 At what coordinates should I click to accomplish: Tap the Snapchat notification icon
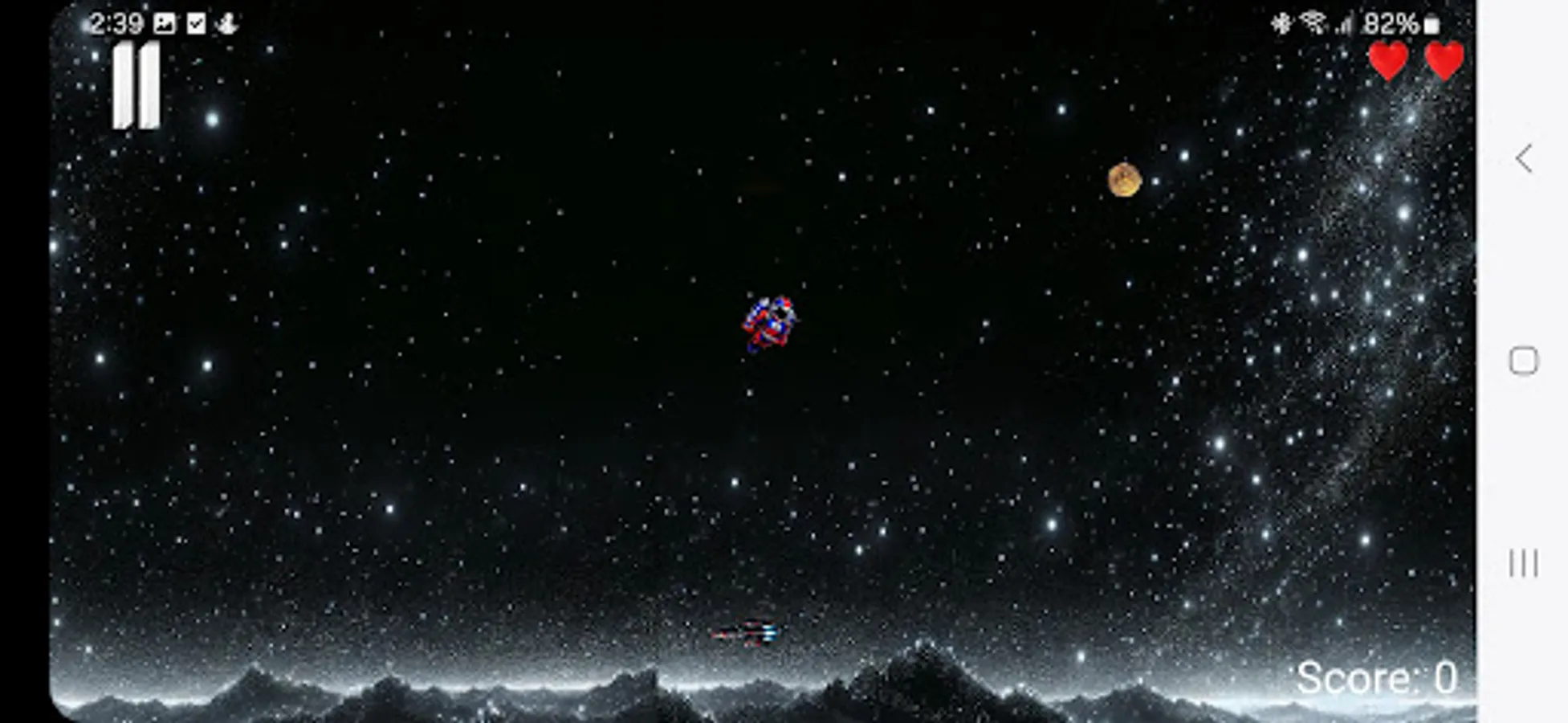227,22
